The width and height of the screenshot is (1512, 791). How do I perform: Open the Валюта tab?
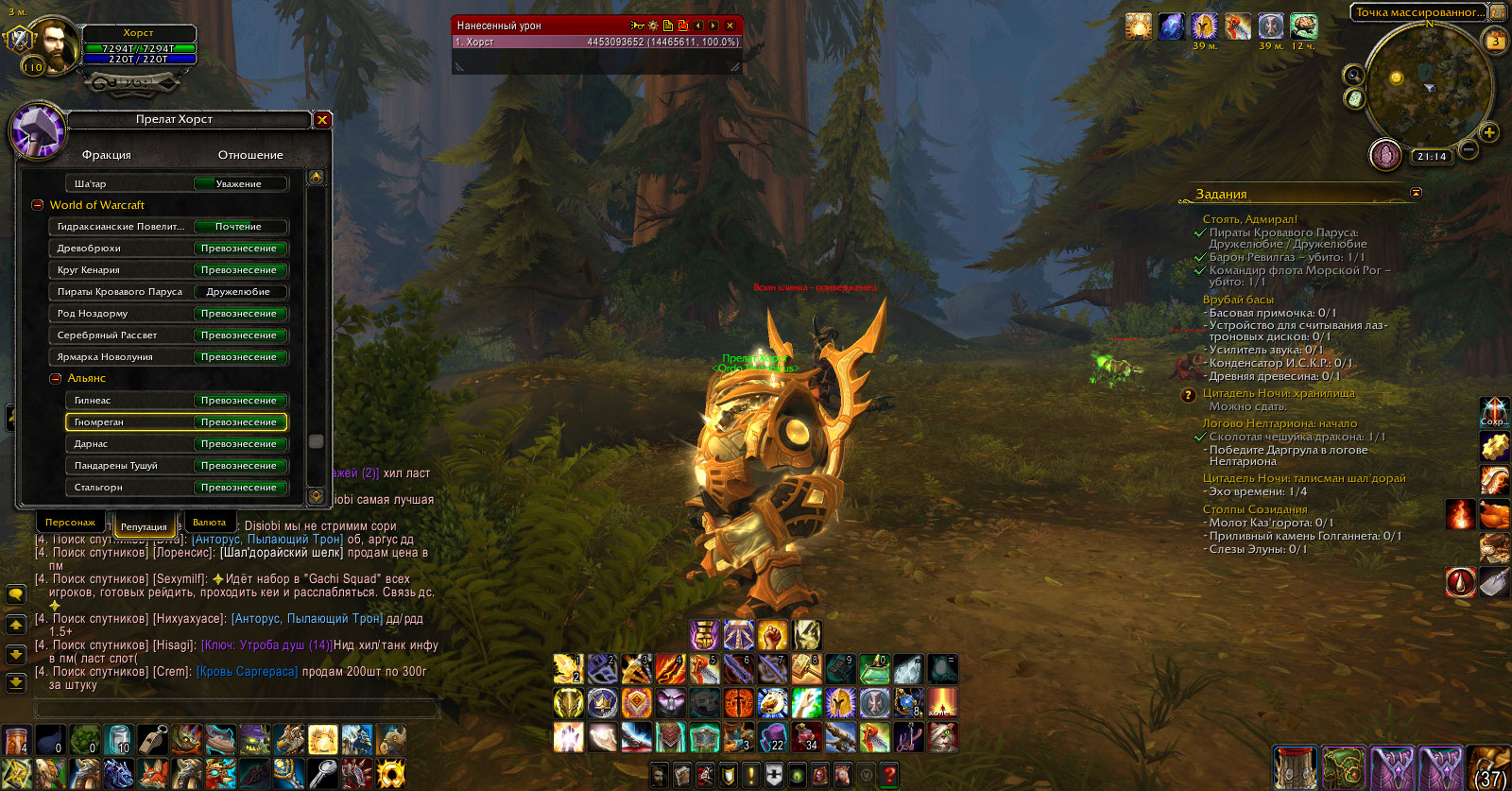pos(209,523)
